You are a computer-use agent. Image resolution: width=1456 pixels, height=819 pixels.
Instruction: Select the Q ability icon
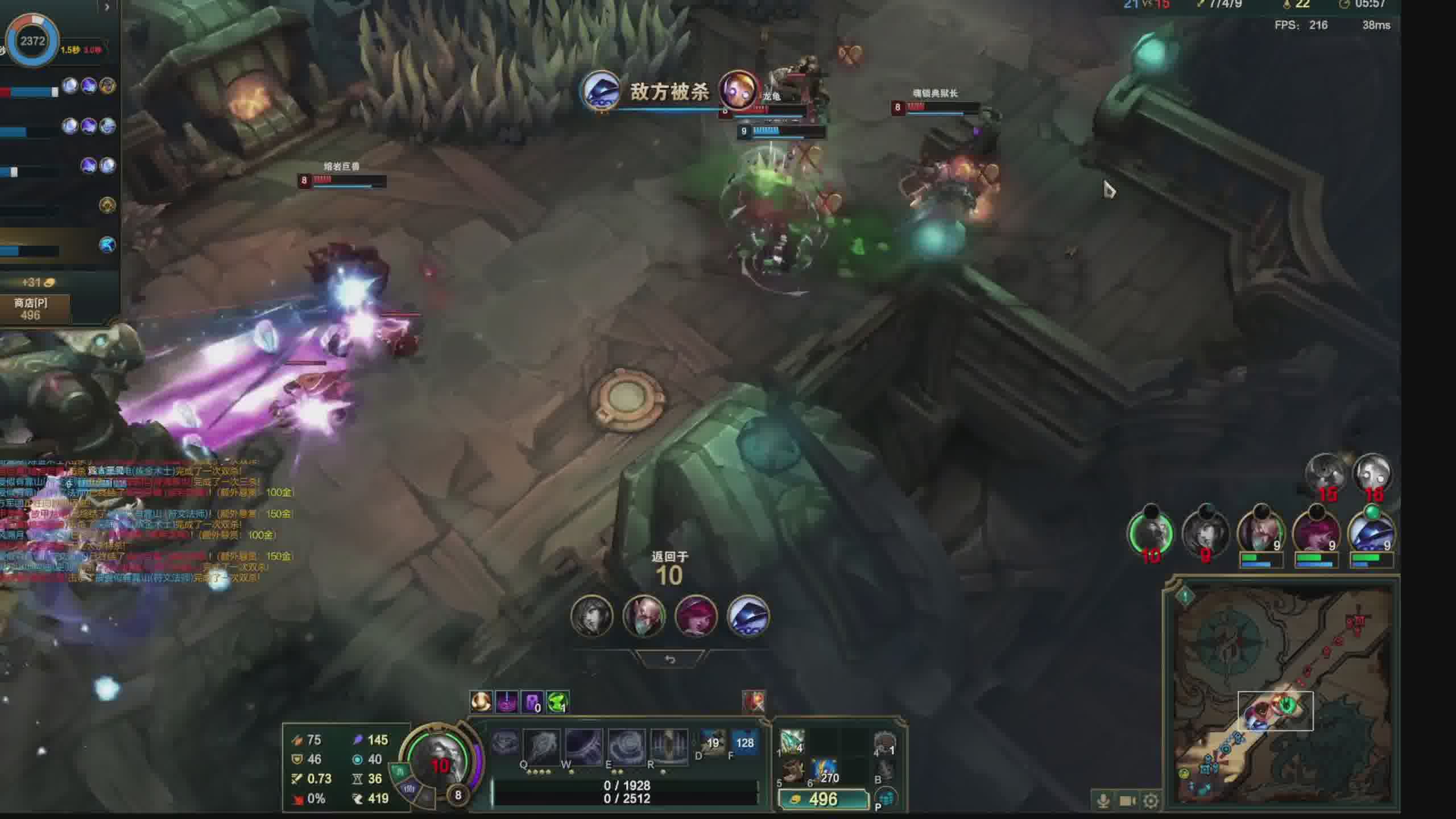click(541, 745)
